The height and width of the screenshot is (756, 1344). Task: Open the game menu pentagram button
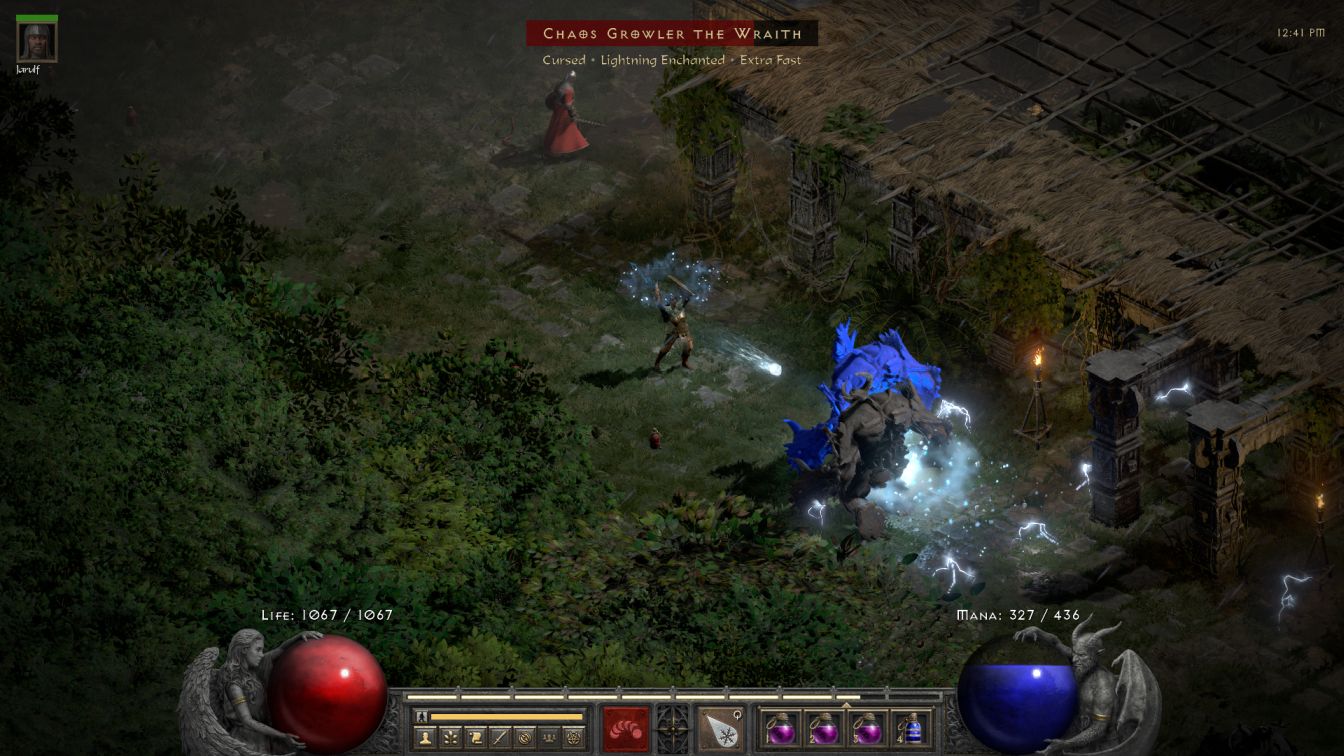(x=573, y=738)
